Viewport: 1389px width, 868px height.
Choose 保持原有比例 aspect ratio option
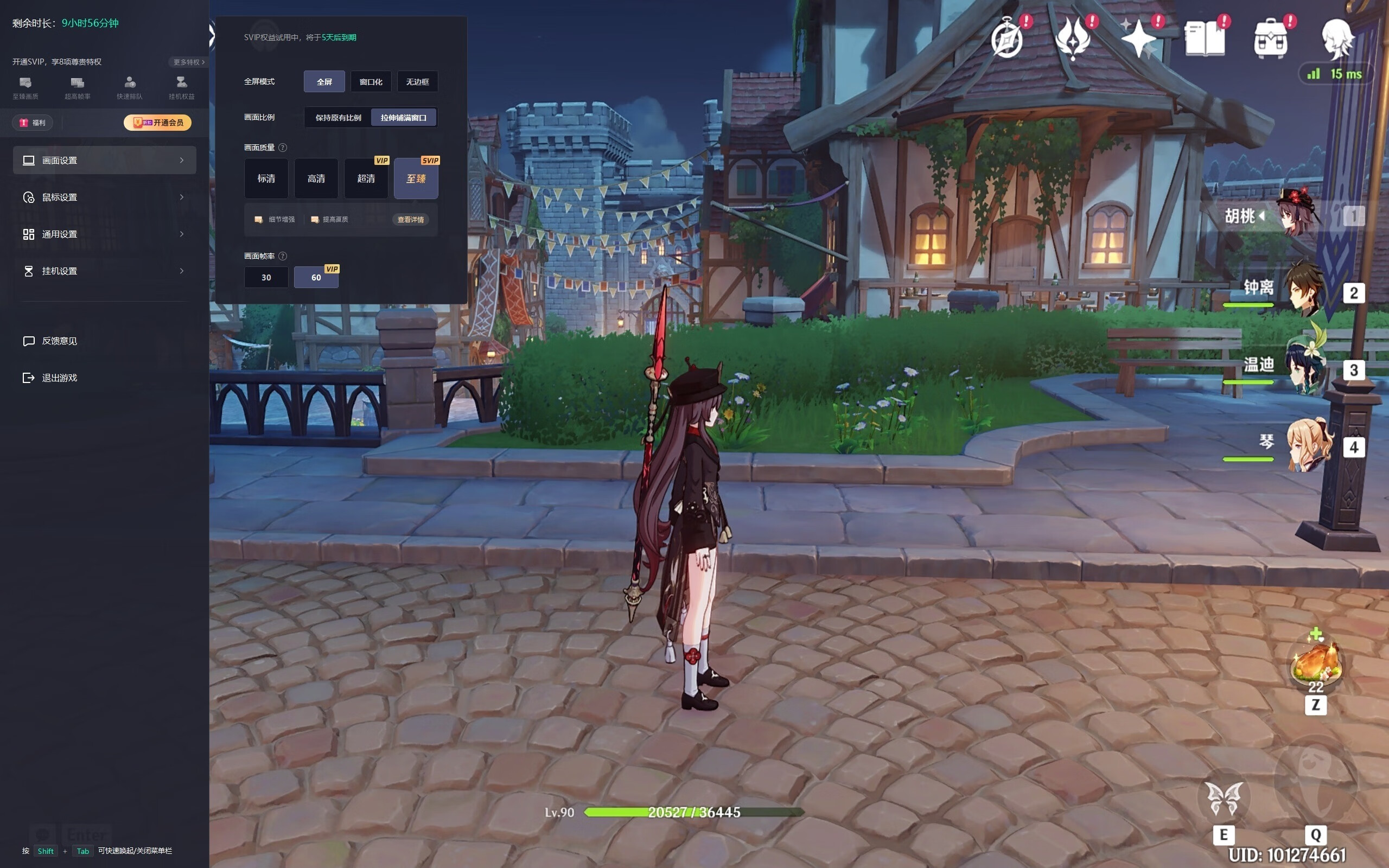tap(338, 118)
